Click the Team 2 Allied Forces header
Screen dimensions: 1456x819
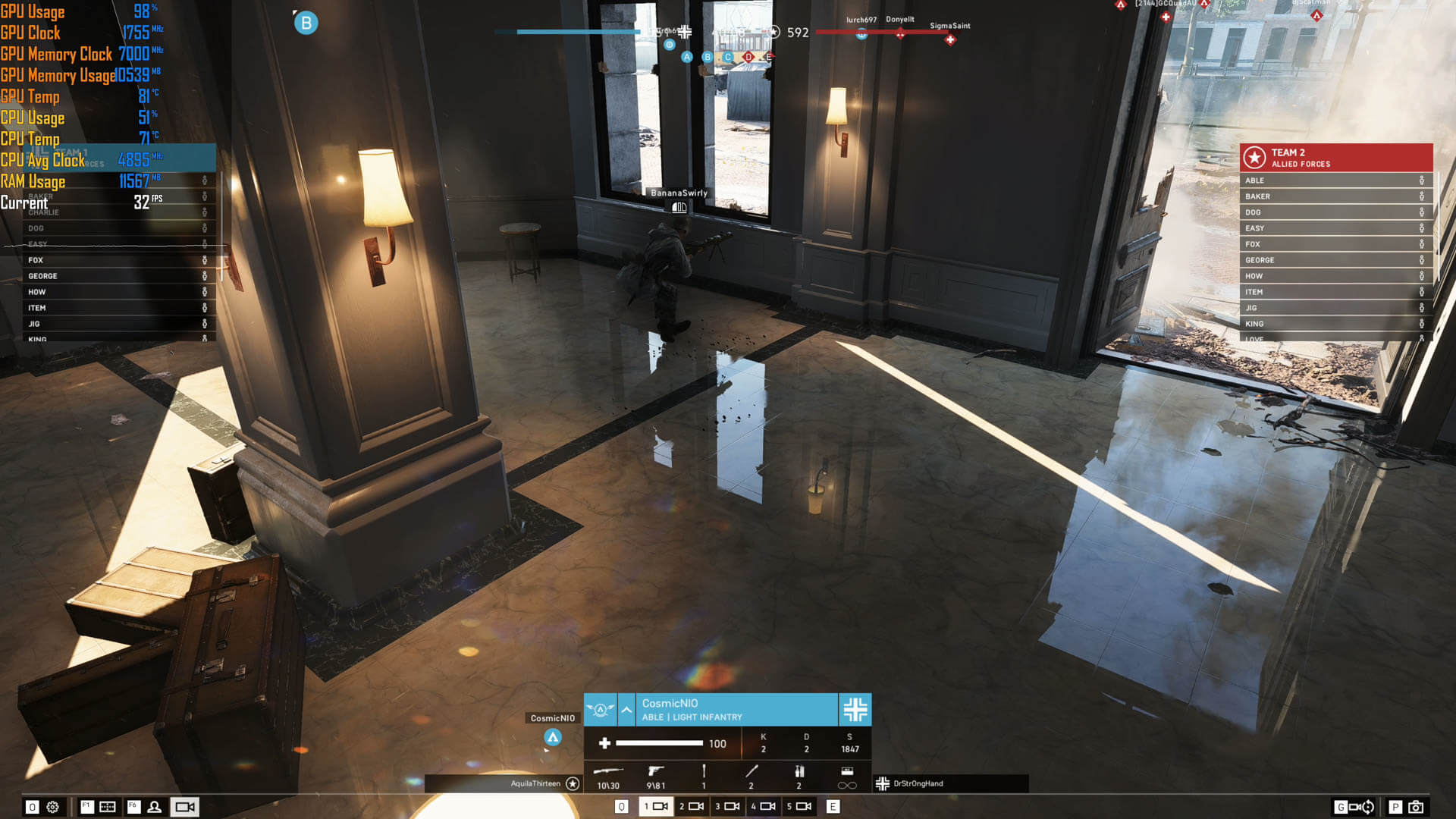pos(1335,158)
